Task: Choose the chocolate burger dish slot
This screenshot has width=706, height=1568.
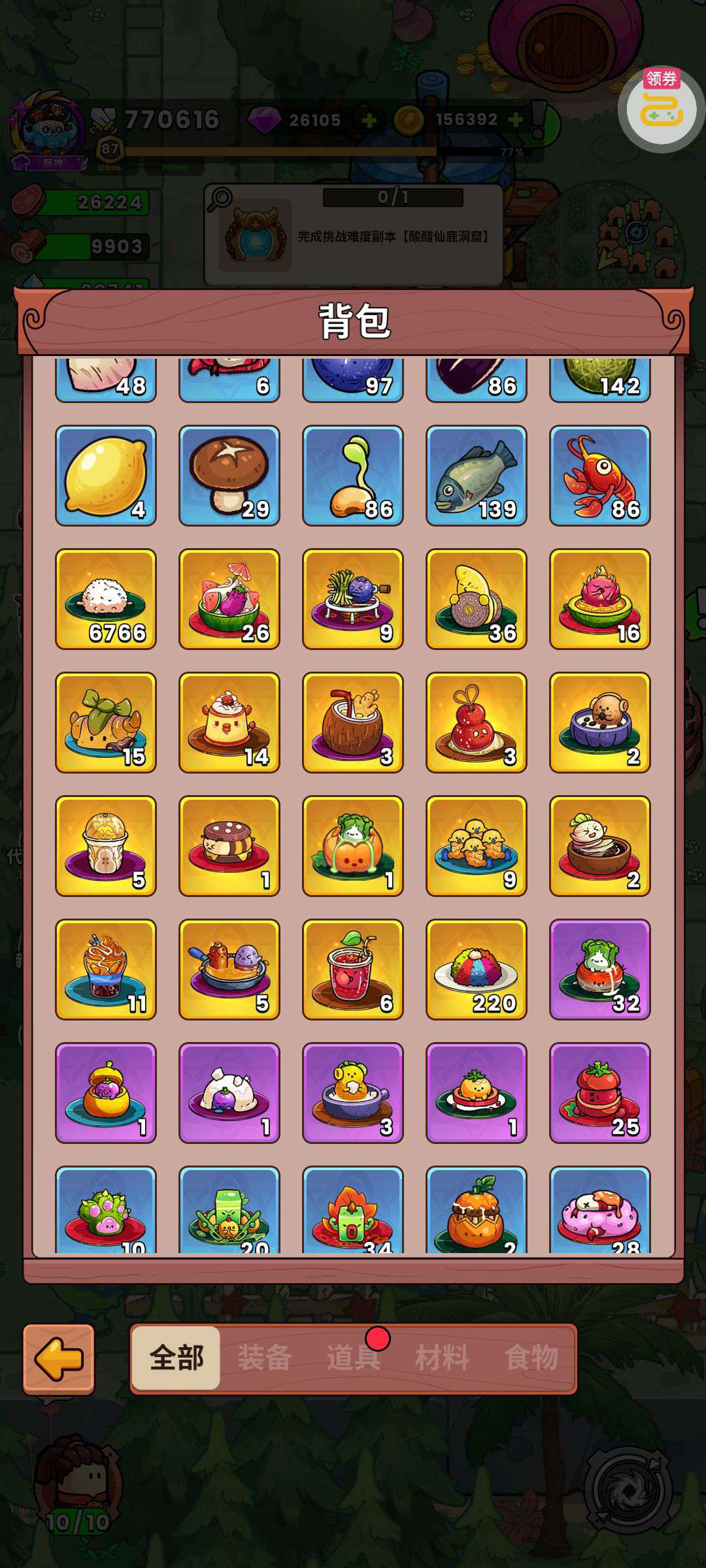Action: click(229, 846)
